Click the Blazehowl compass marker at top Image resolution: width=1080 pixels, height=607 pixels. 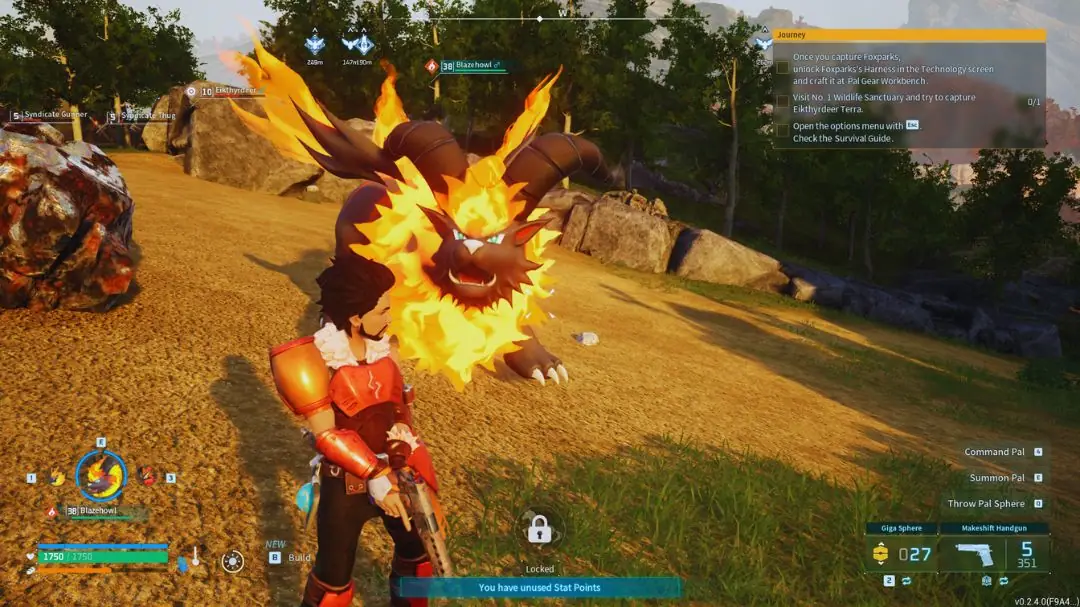click(x=432, y=66)
